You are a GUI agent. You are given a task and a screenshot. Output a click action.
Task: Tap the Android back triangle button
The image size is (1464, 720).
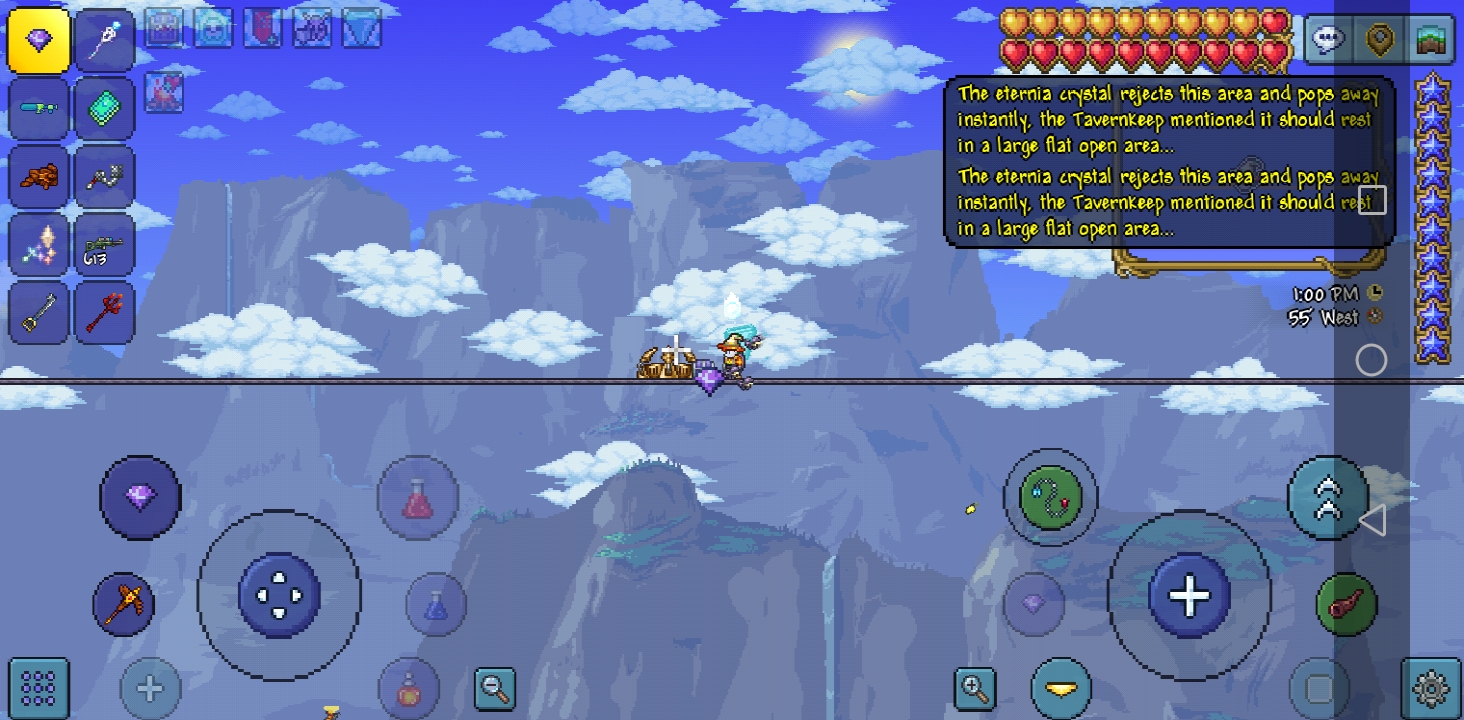(x=1372, y=520)
